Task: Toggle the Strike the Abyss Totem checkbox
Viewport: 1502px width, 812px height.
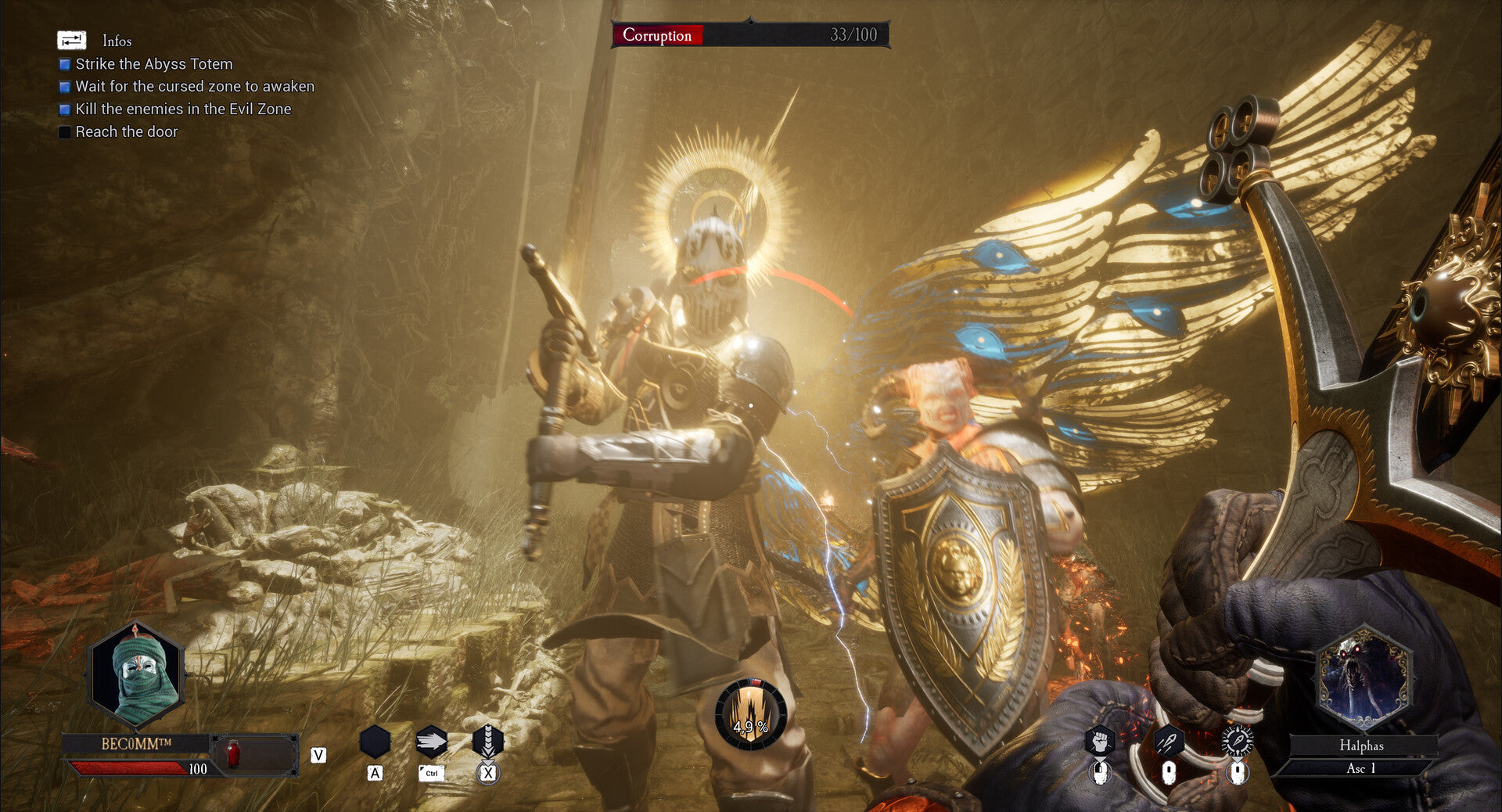Action: (x=63, y=64)
